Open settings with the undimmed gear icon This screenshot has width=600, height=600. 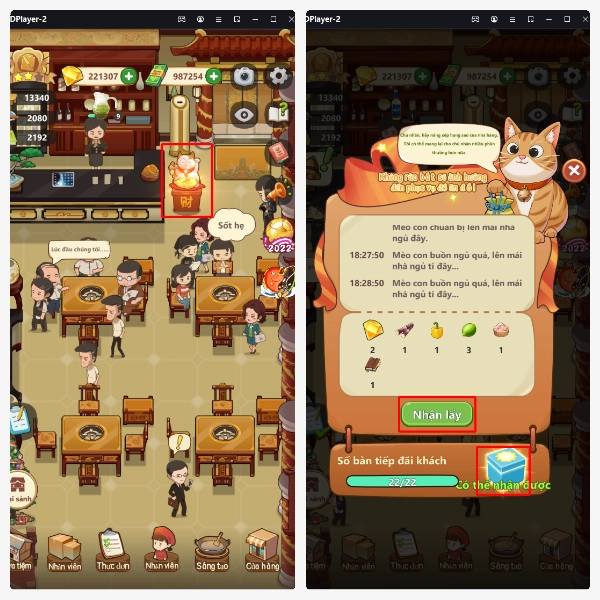click(x=279, y=76)
